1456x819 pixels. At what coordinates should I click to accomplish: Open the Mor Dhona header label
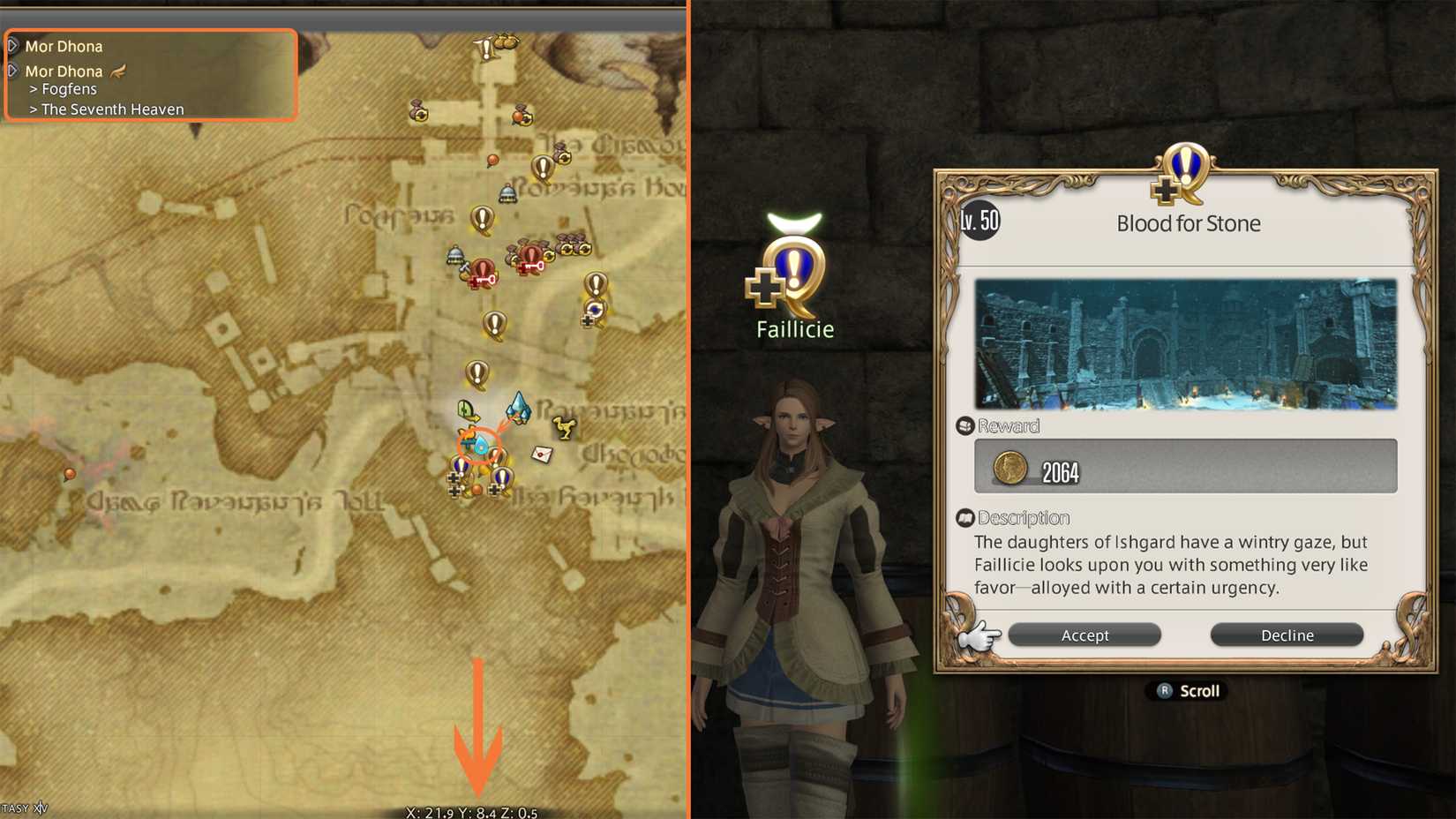(x=64, y=46)
